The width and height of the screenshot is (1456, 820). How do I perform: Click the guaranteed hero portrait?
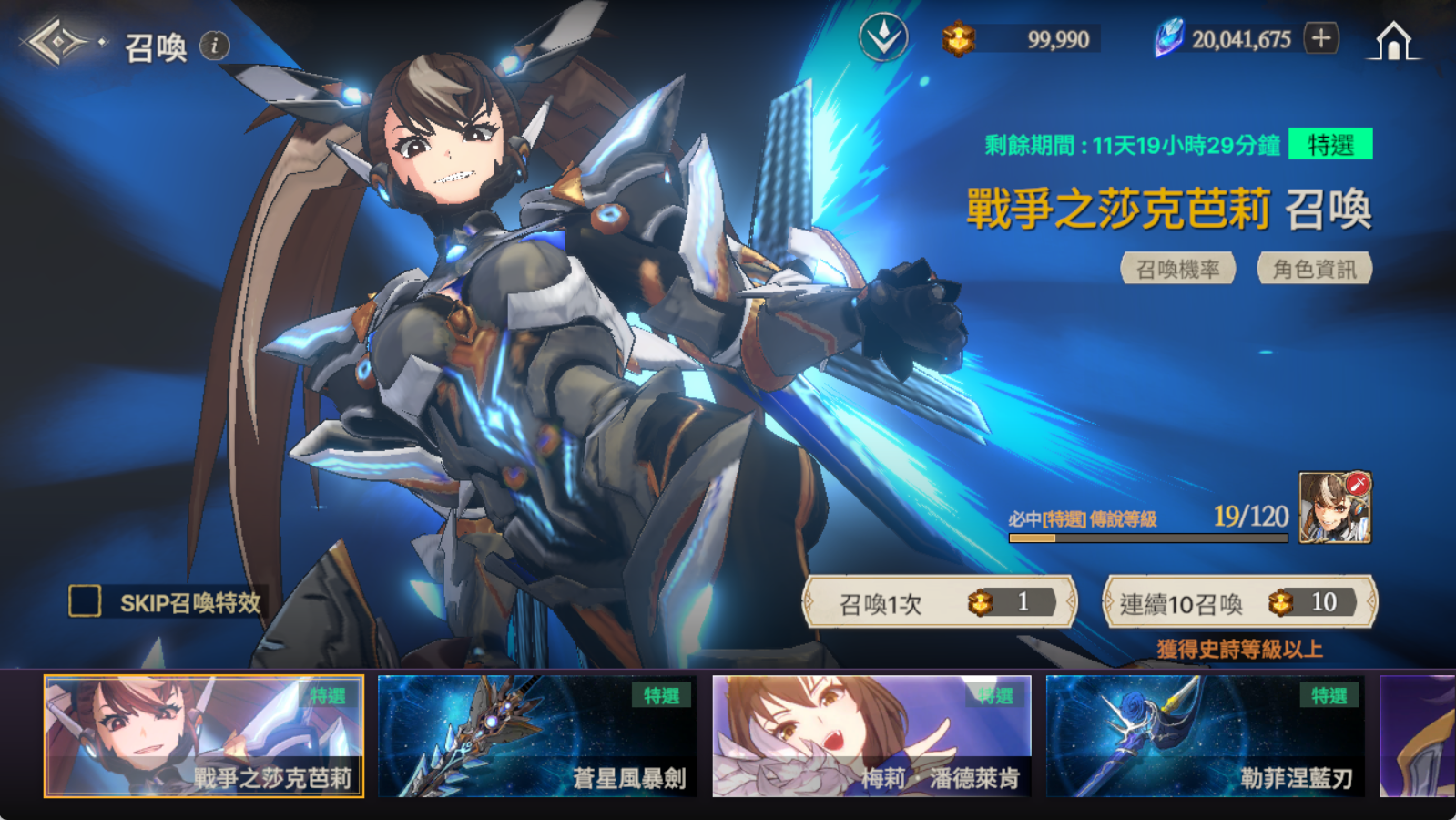click(x=1334, y=507)
